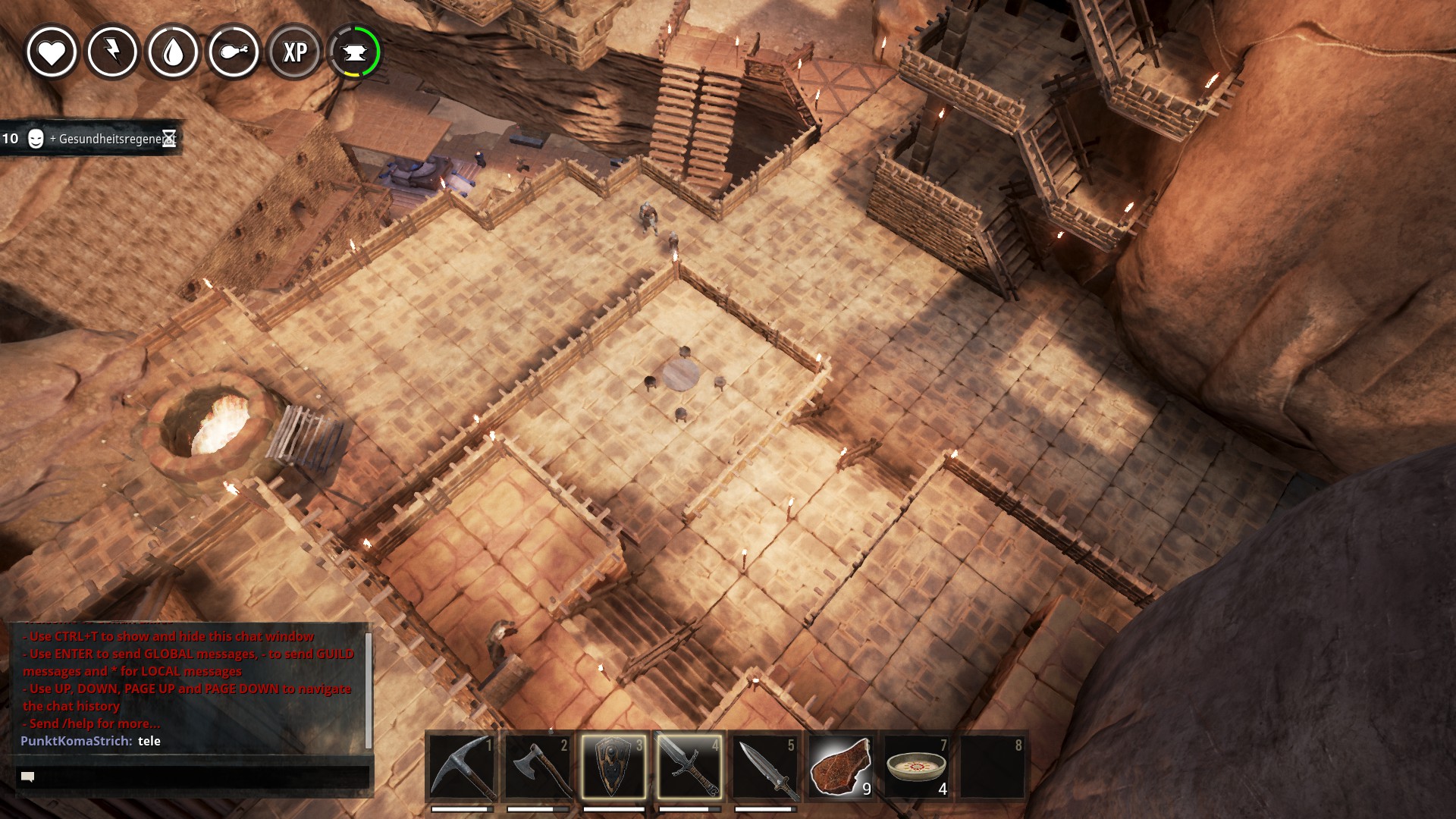Image resolution: width=1456 pixels, height=819 pixels.
Task: Click the lightning bolt stamina icon
Action: [x=112, y=52]
